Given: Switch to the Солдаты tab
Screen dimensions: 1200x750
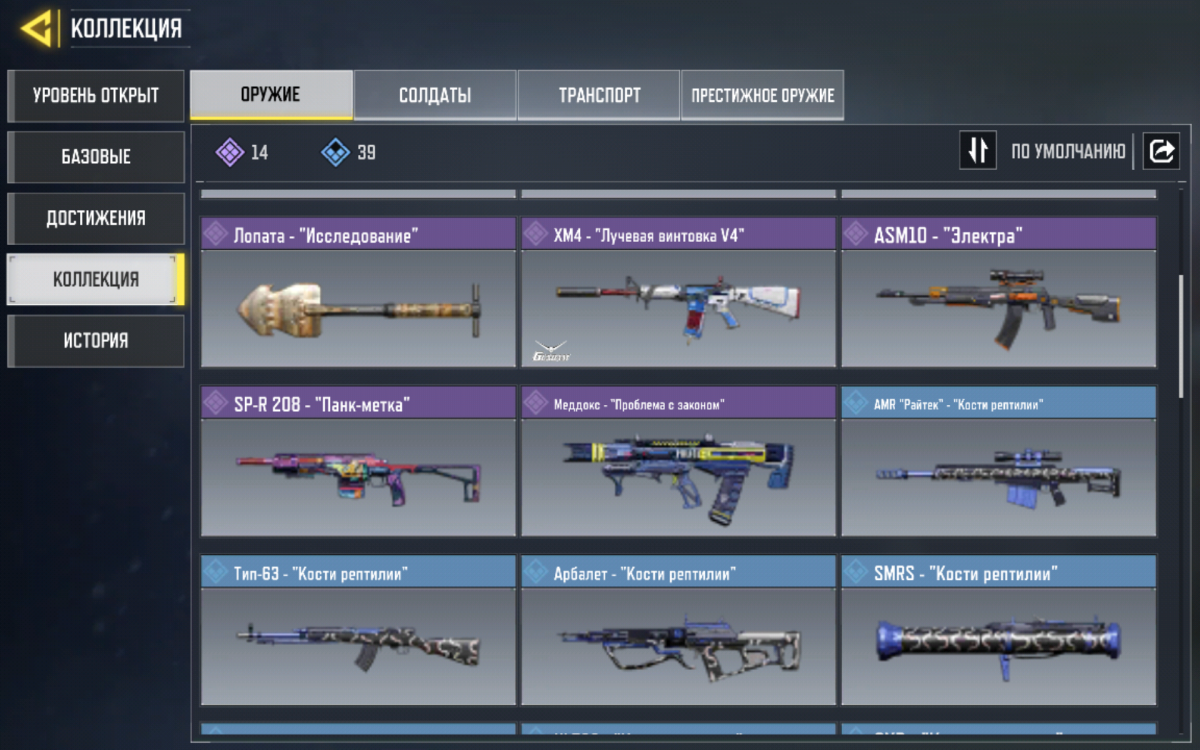Looking at the screenshot, I should [x=435, y=96].
